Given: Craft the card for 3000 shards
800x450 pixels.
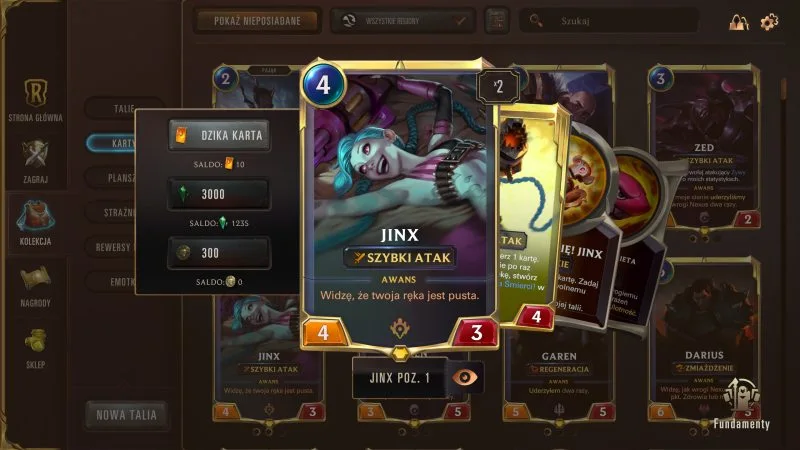Looking at the screenshot, I should (x=218, y=194).
